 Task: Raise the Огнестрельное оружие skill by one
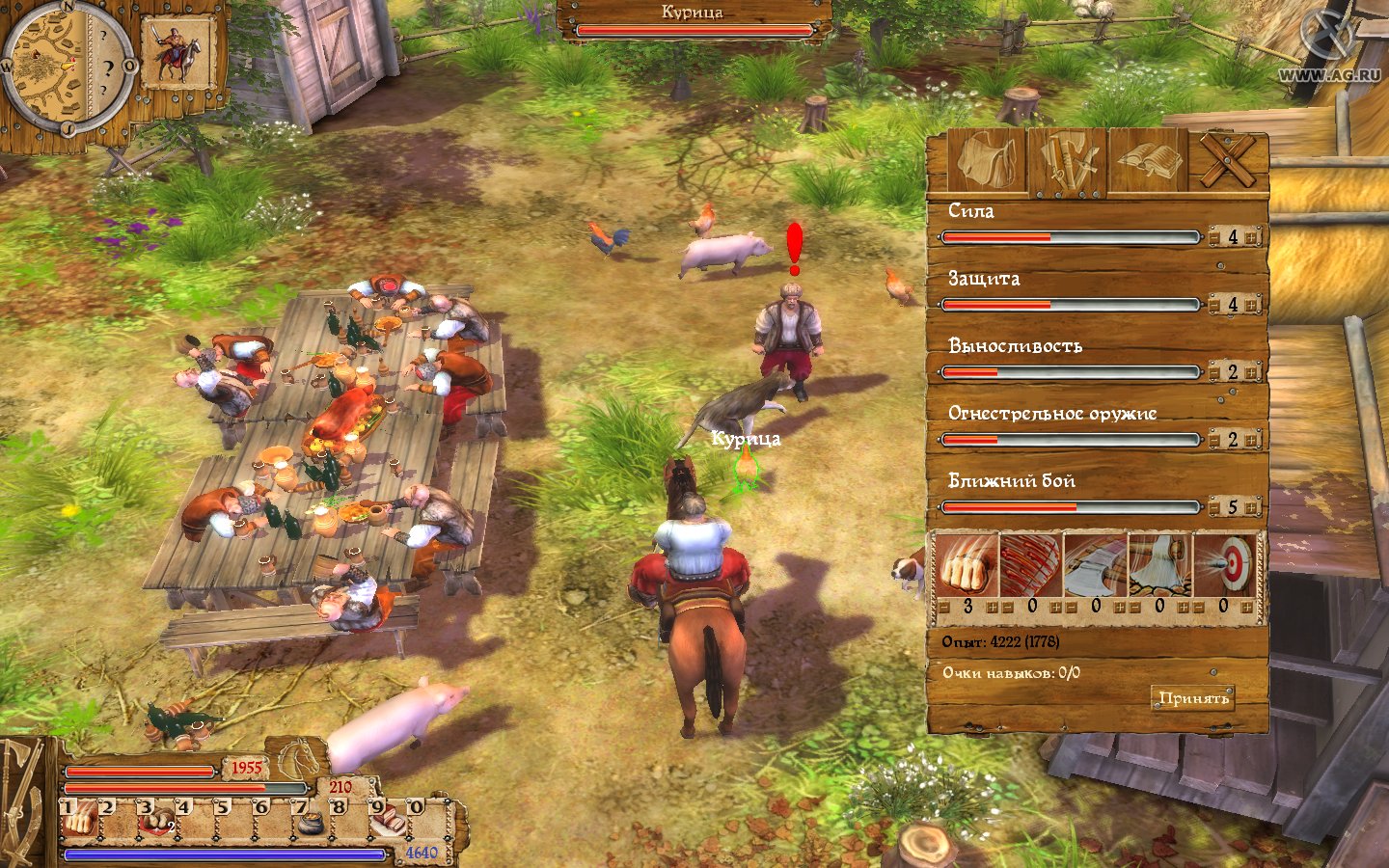point(1251,440)
